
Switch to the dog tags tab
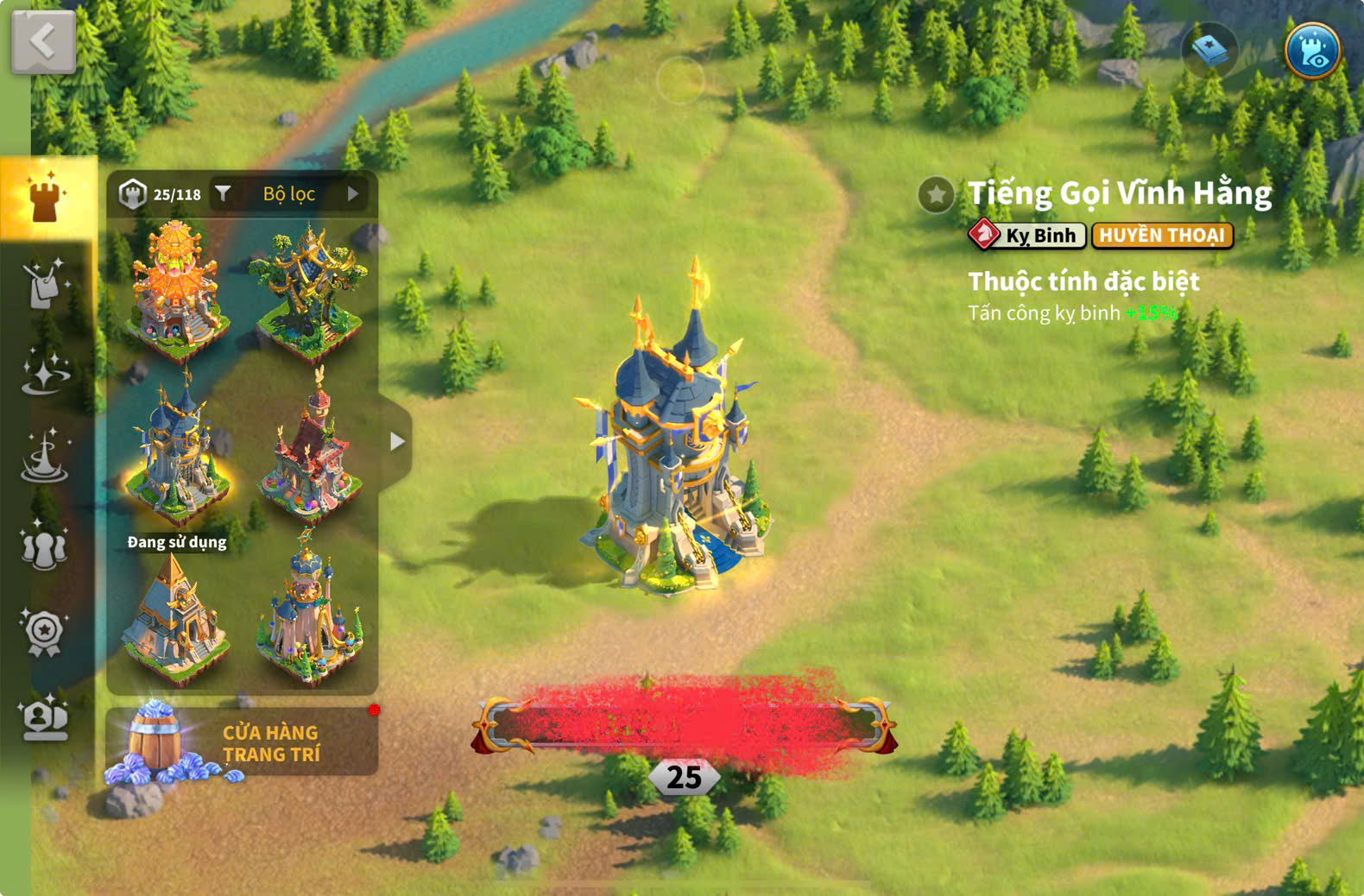point(44,284)
